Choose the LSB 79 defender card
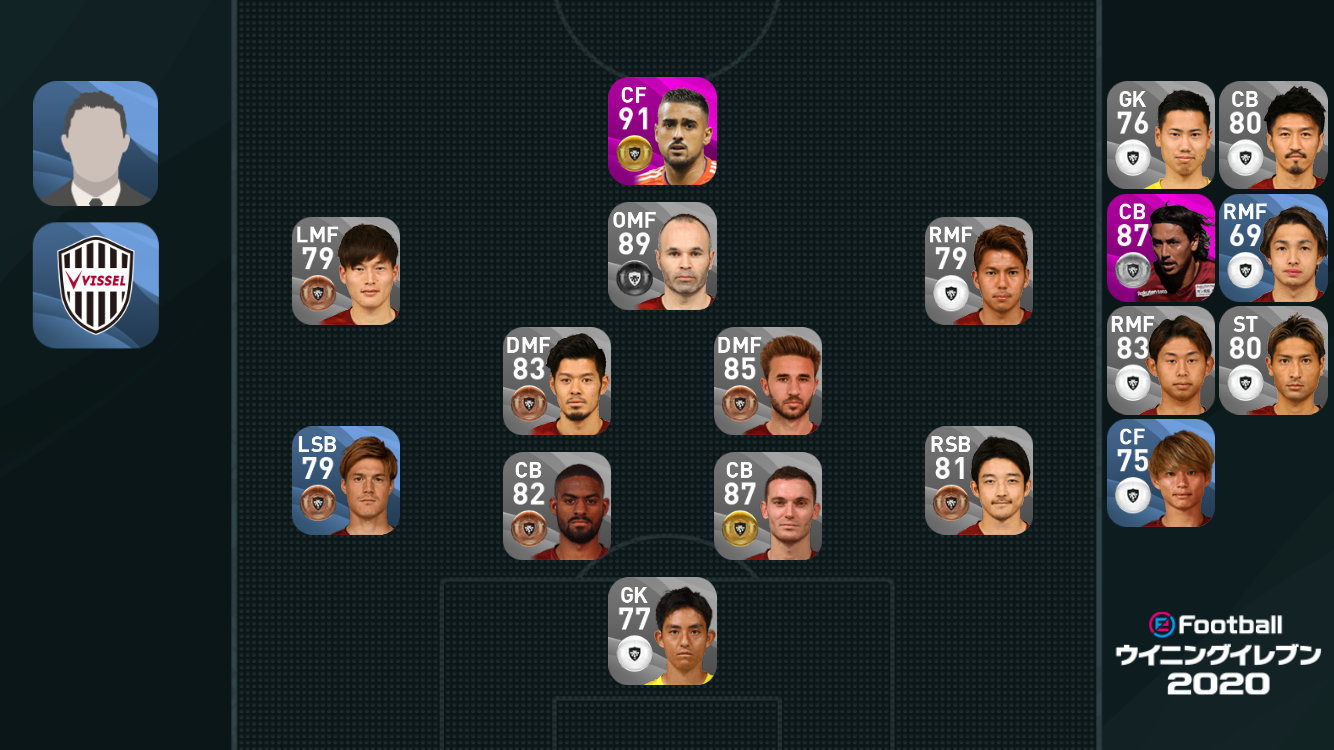The height and width of the screenshot is (750, 1334). (x=346, y=481)
